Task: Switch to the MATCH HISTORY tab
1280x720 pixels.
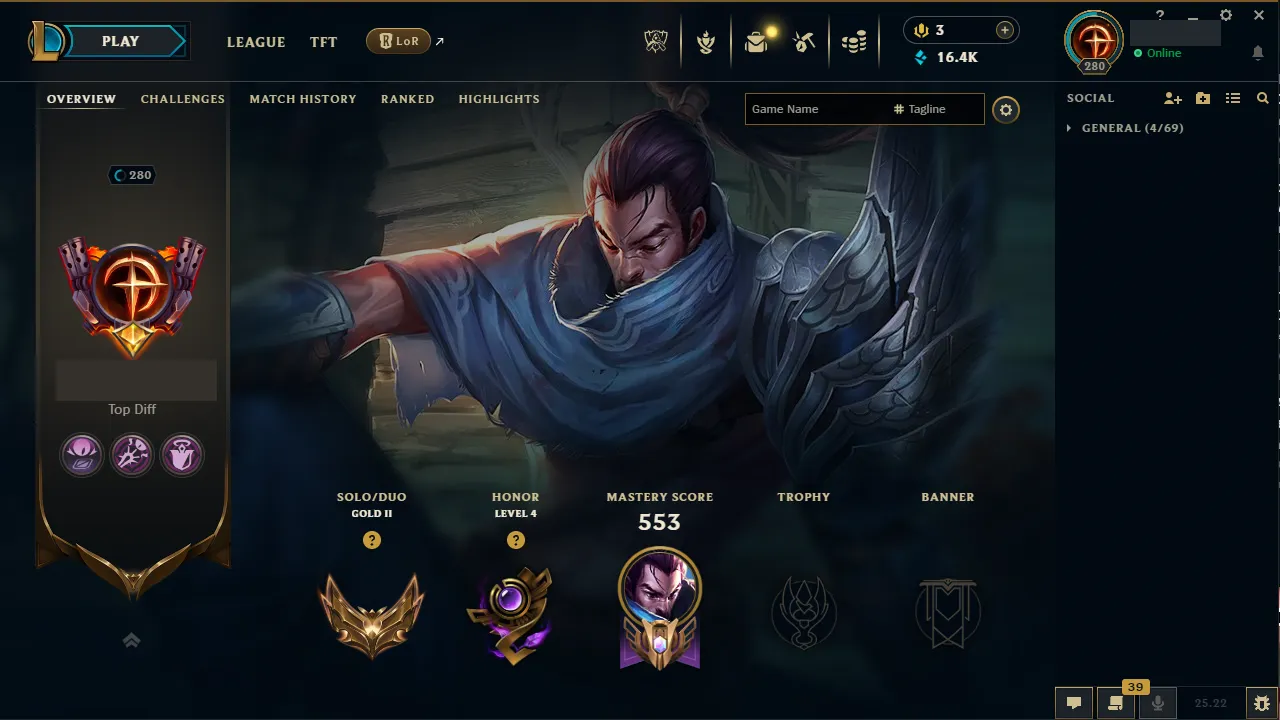Action: (x=303, y=99)
